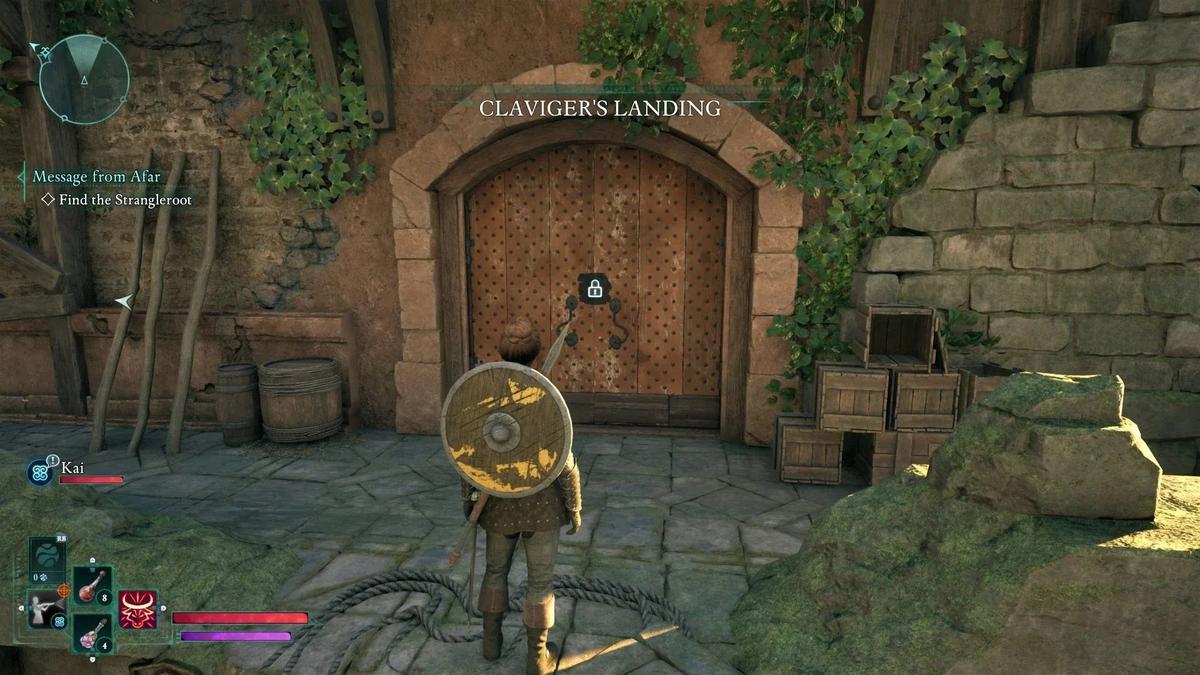Select the Message from Afar quest tracker
Screen dimensions: 1200x675
click(96, 177)
